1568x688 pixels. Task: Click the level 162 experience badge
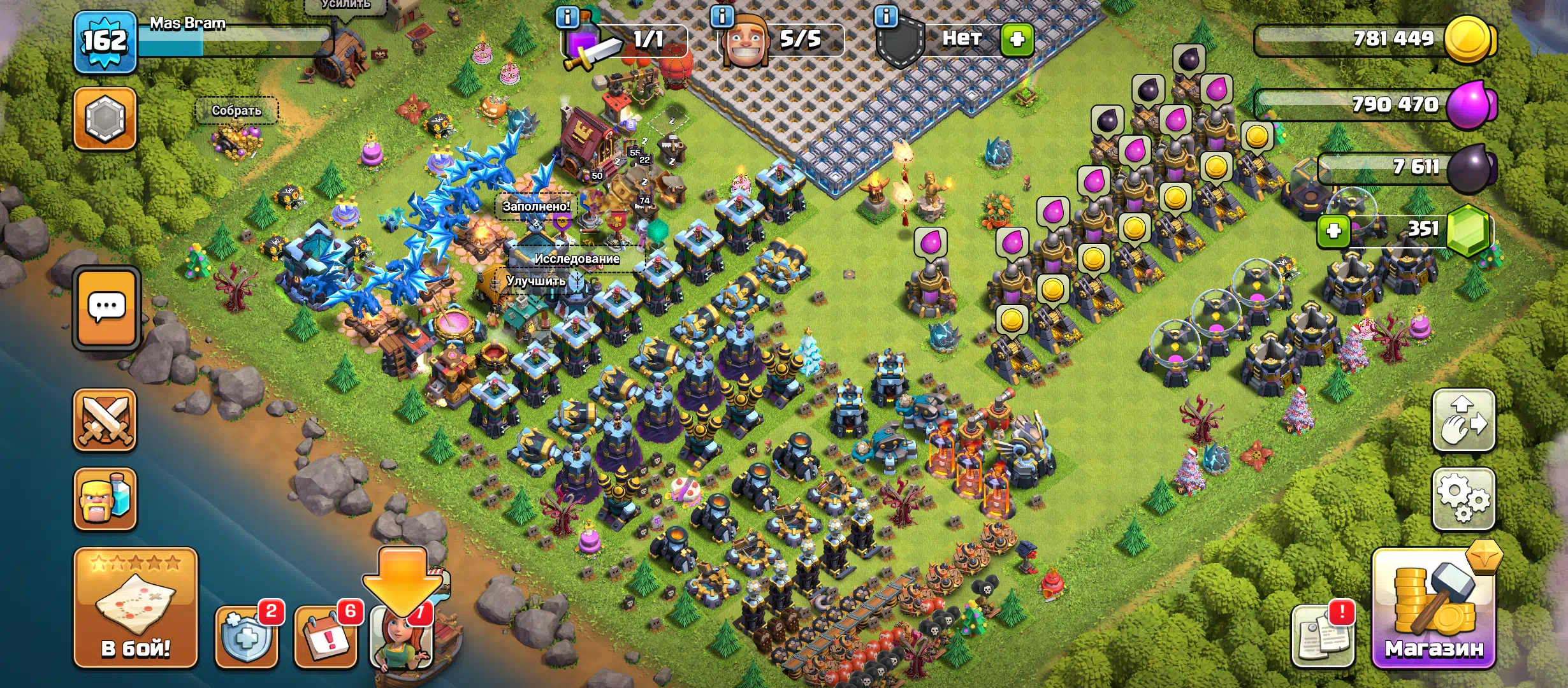105,41
